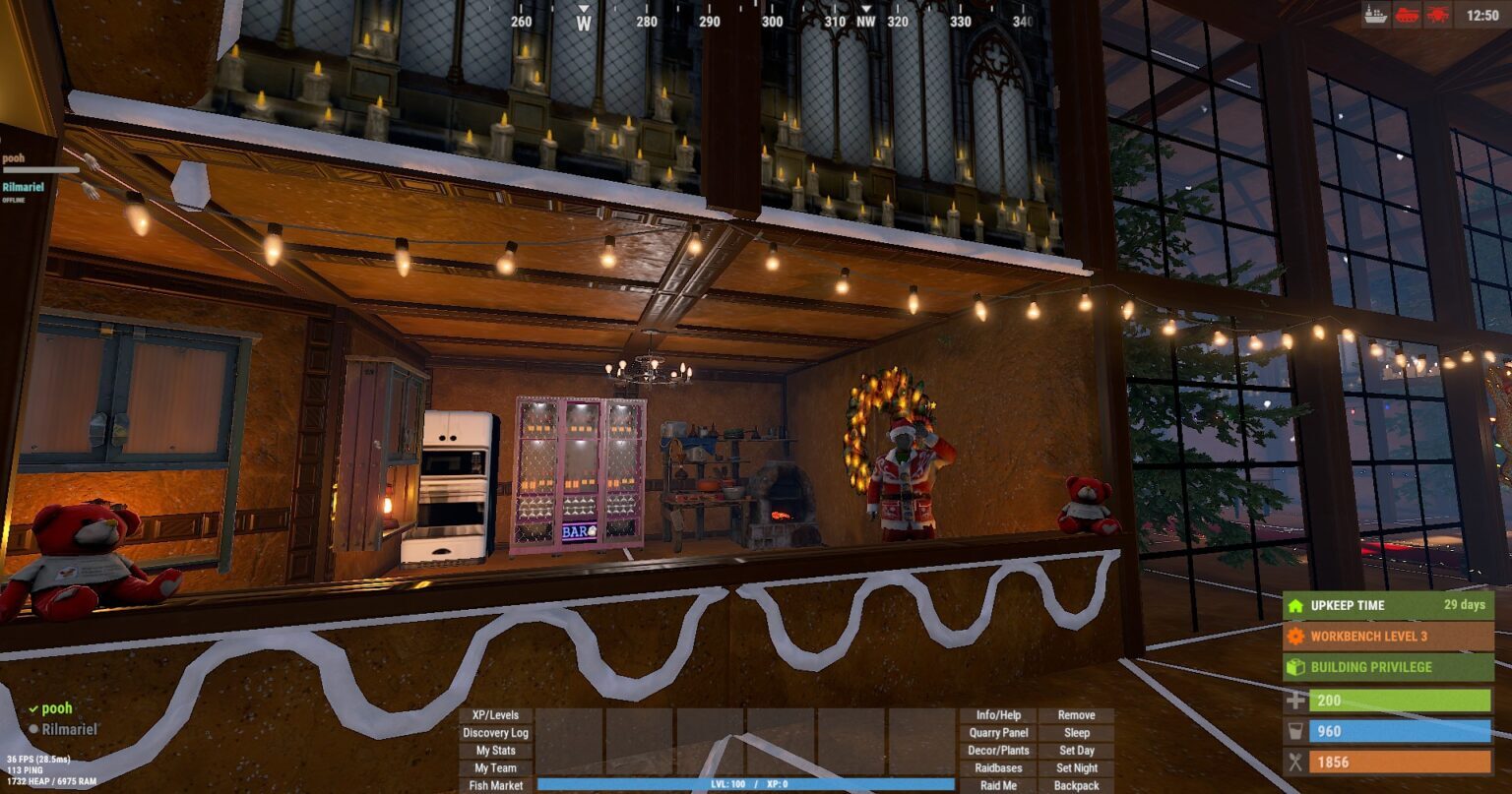
Task: Click the cargo ship event icon
Action: [x=1375, y=15]
